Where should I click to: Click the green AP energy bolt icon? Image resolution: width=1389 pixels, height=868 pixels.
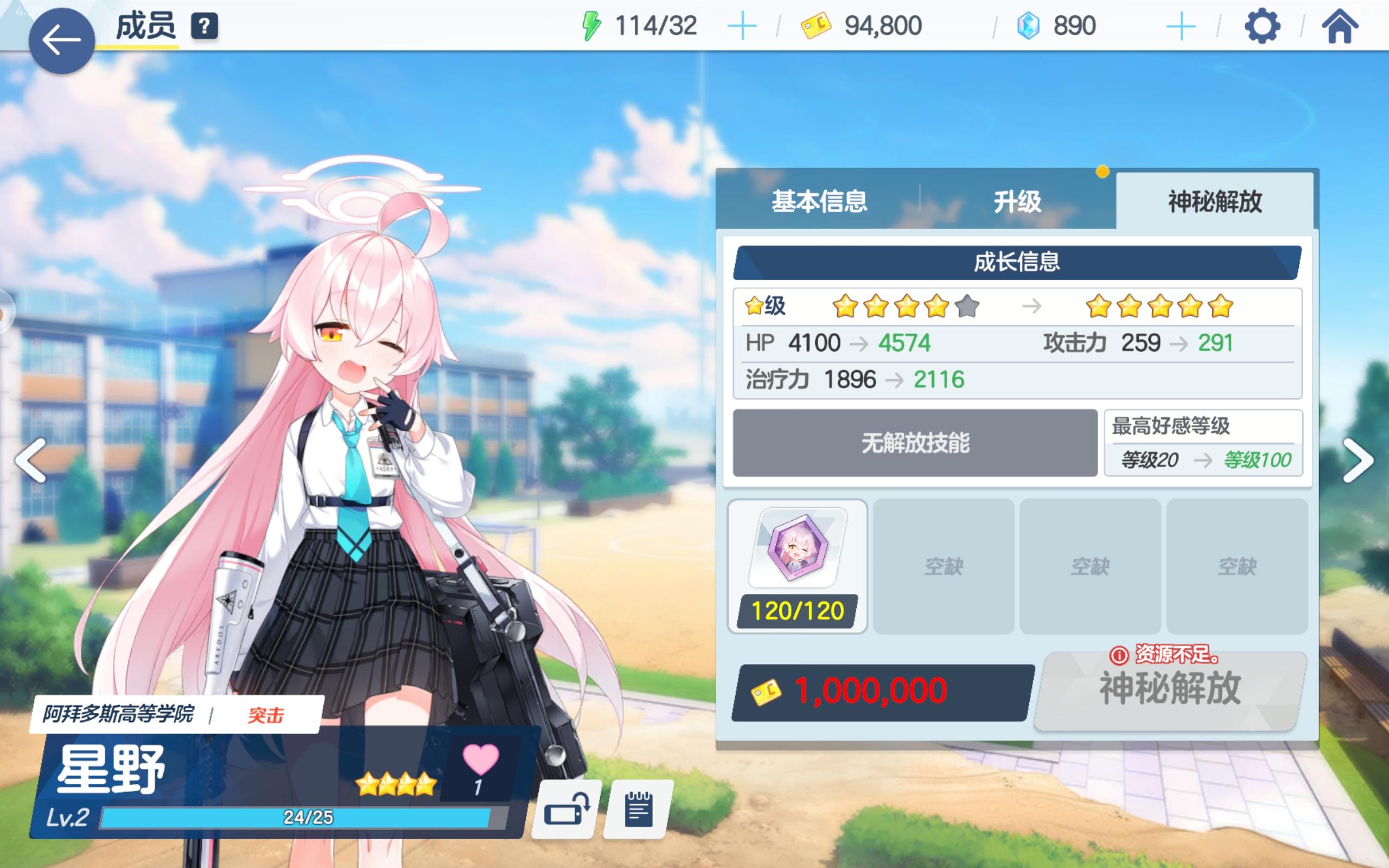point(591,25)
